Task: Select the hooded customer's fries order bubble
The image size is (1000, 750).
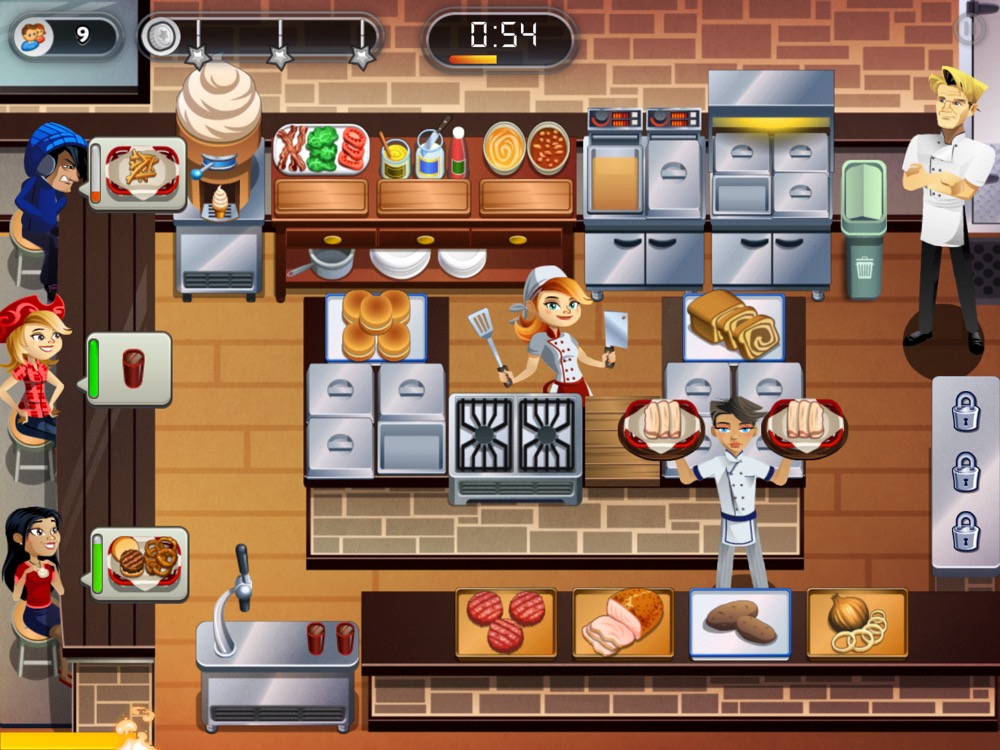Action: (139, 172)
